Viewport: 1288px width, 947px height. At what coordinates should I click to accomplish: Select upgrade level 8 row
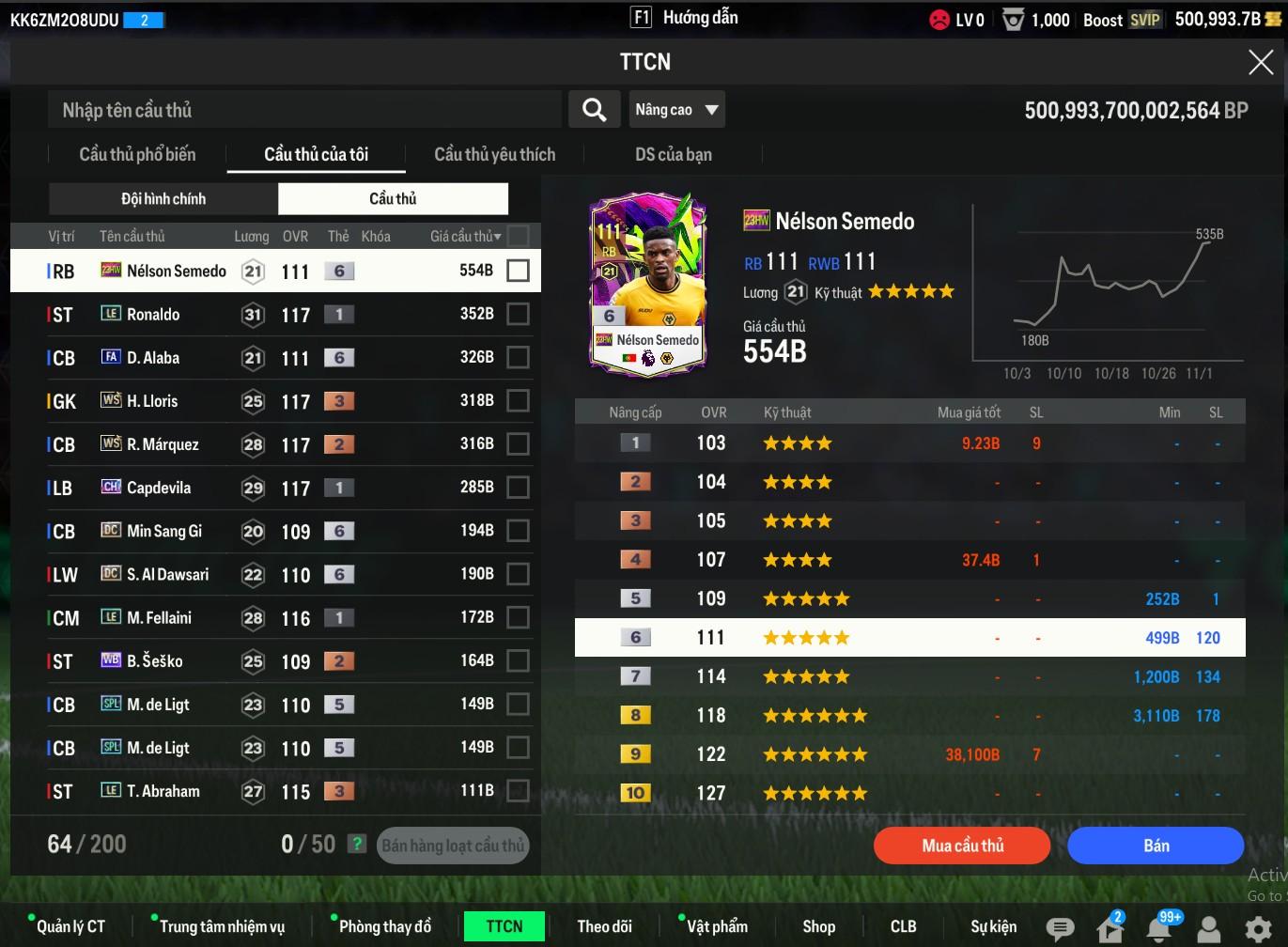tap(909, 715)
